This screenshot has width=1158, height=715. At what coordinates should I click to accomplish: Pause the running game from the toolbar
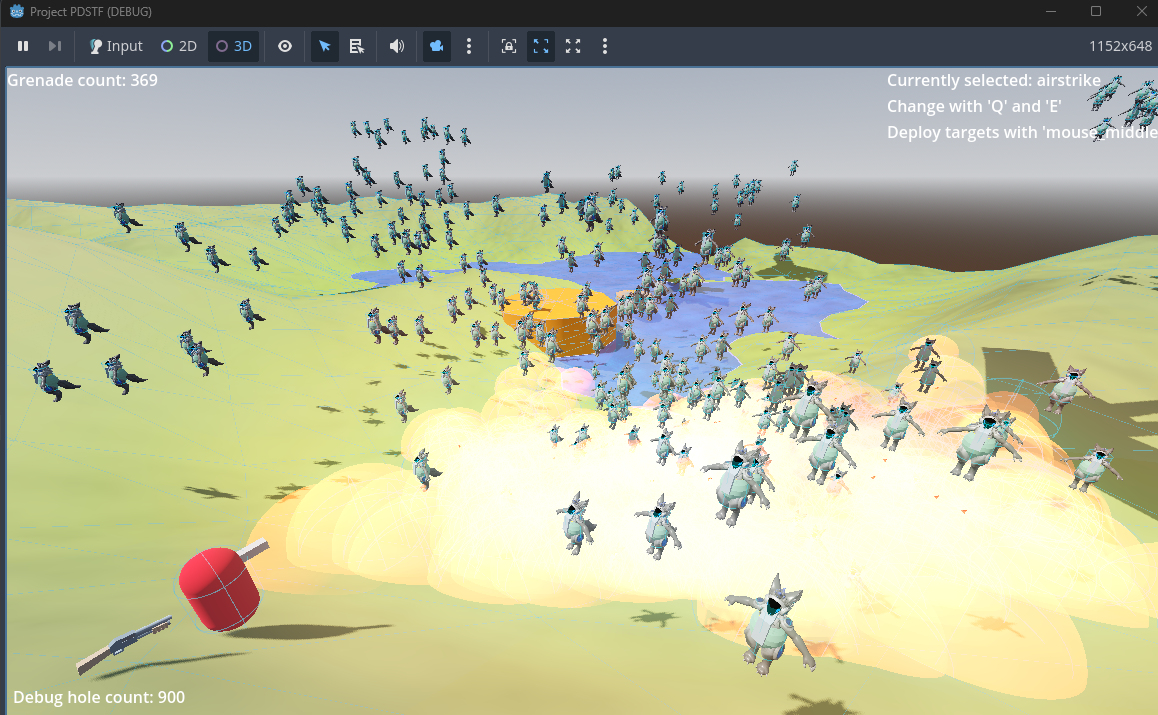(x=23, y=46)
